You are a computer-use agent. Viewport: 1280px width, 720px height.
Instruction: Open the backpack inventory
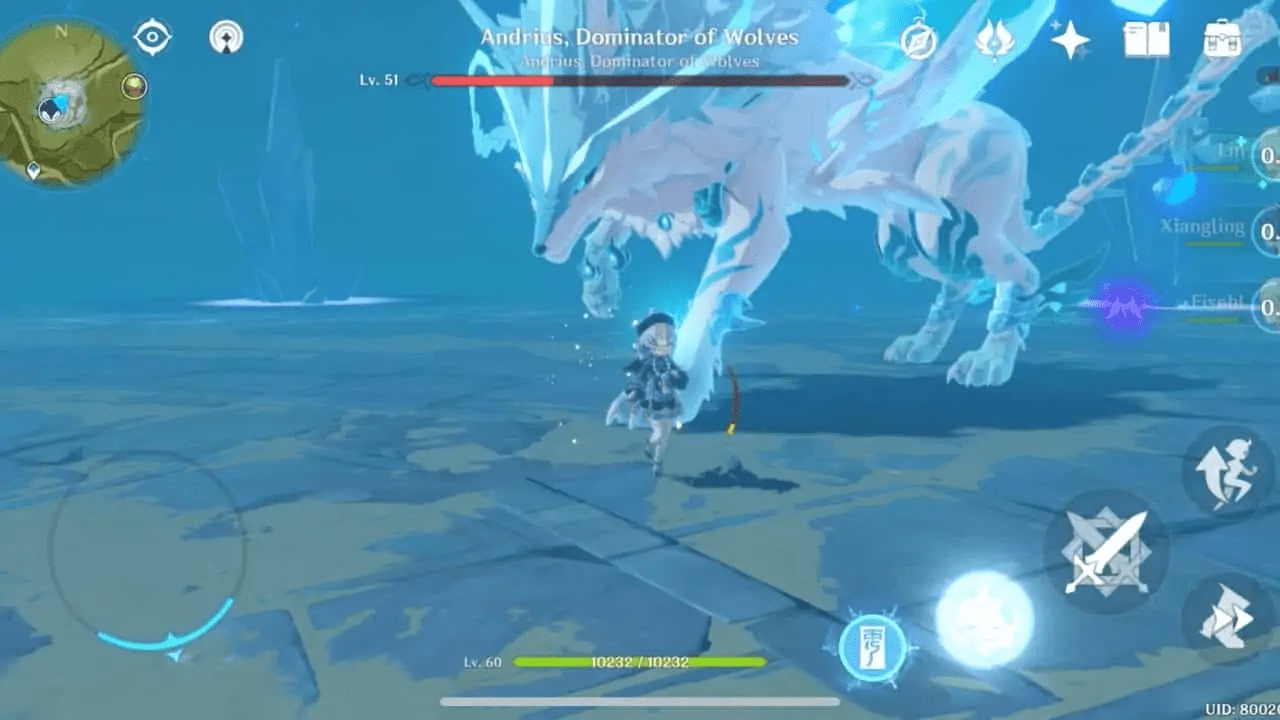point(1224,39)
